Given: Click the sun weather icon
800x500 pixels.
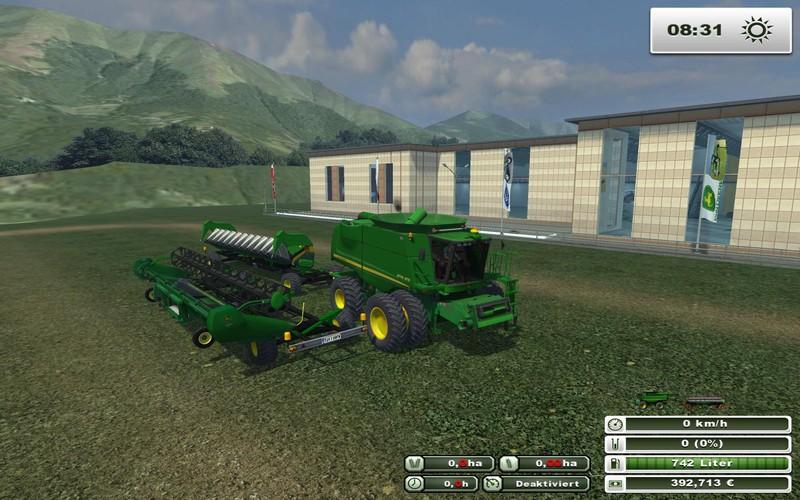Looking at the screenshot, I should [x=756, y=30].
